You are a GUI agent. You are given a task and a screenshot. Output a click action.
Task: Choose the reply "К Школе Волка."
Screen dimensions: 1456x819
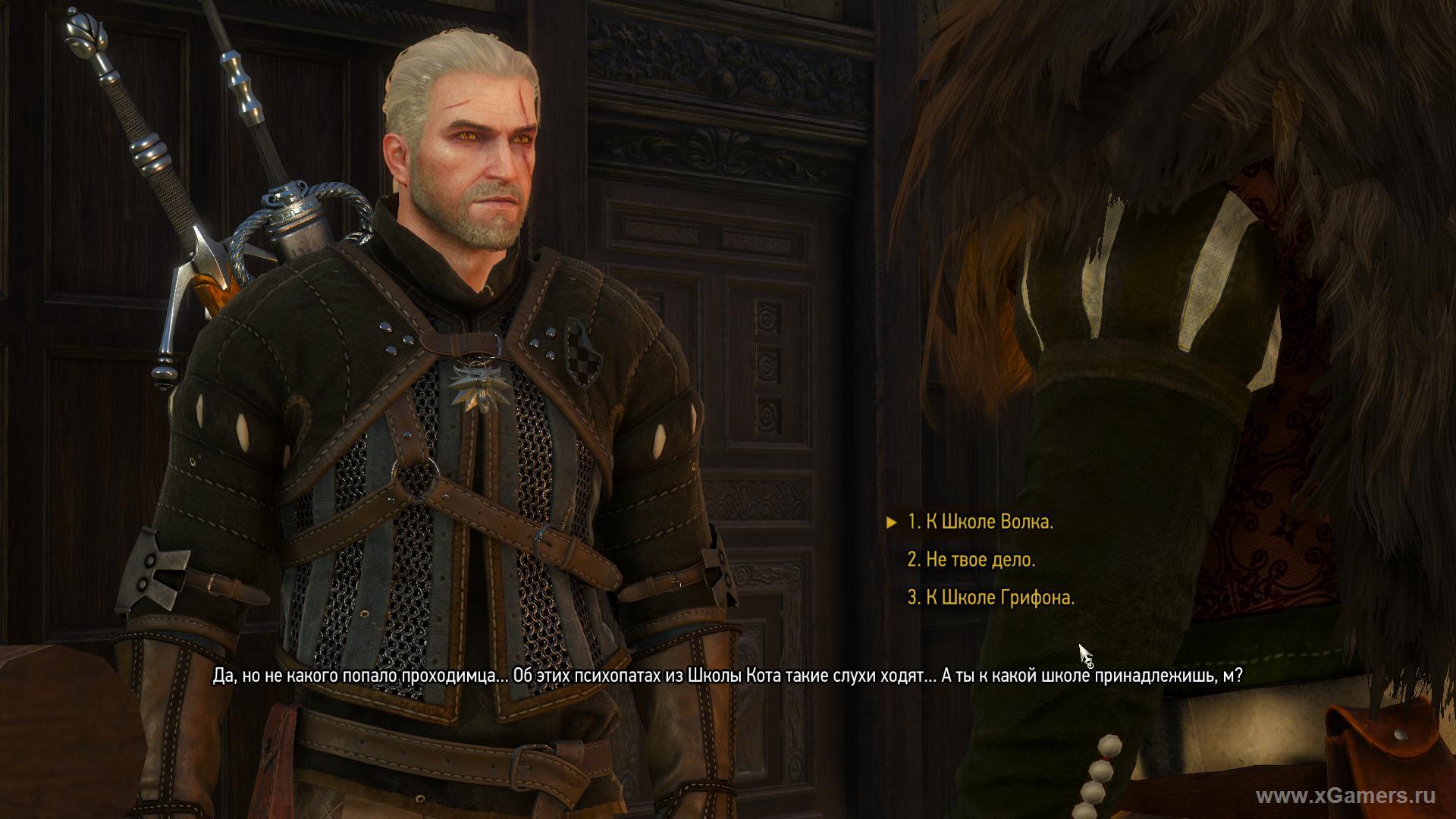click(980, 522)
